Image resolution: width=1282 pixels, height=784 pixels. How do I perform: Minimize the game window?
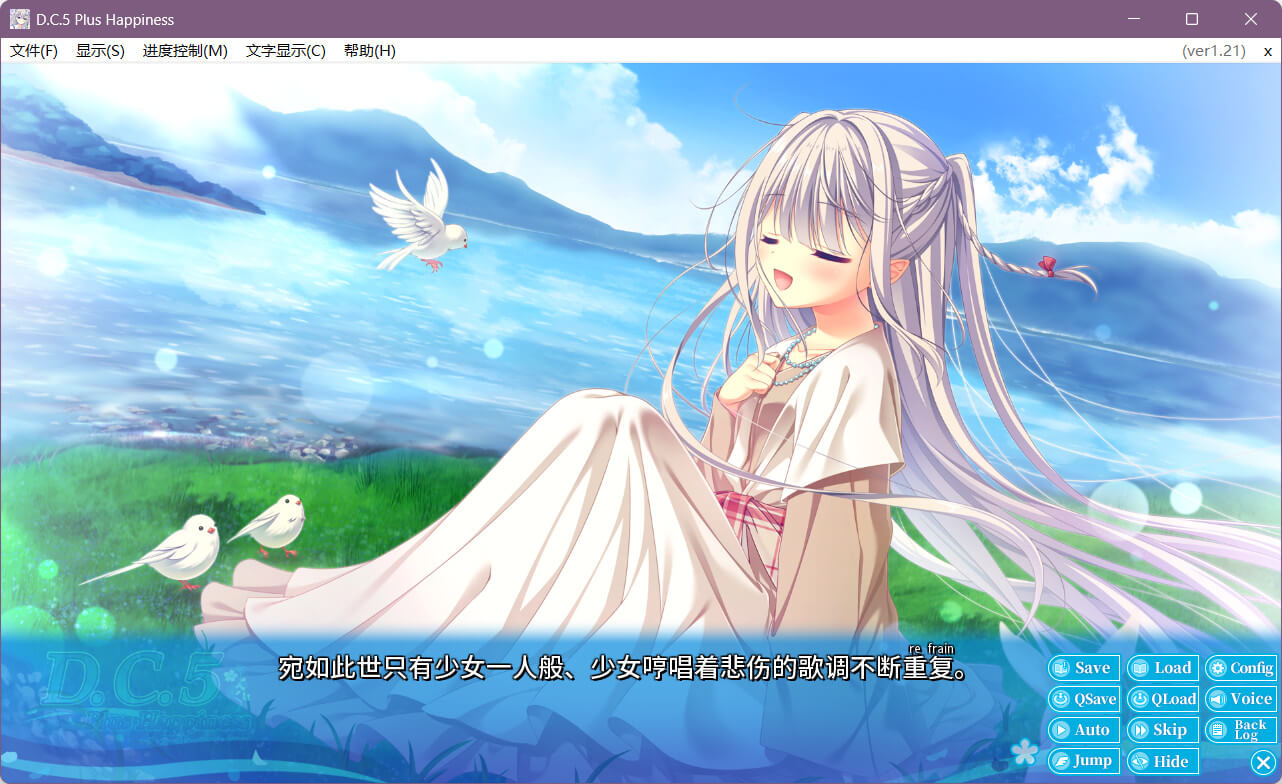pos(1134,19)
